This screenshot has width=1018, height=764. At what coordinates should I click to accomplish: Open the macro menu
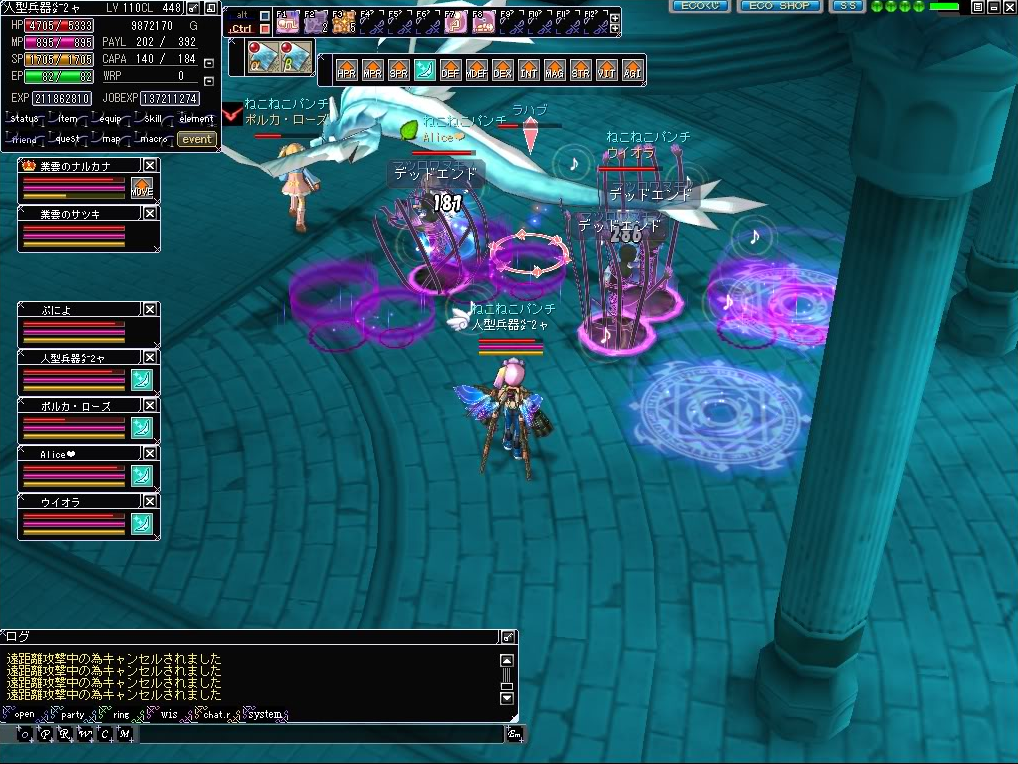pyautogui.click(x=152, y=139)
